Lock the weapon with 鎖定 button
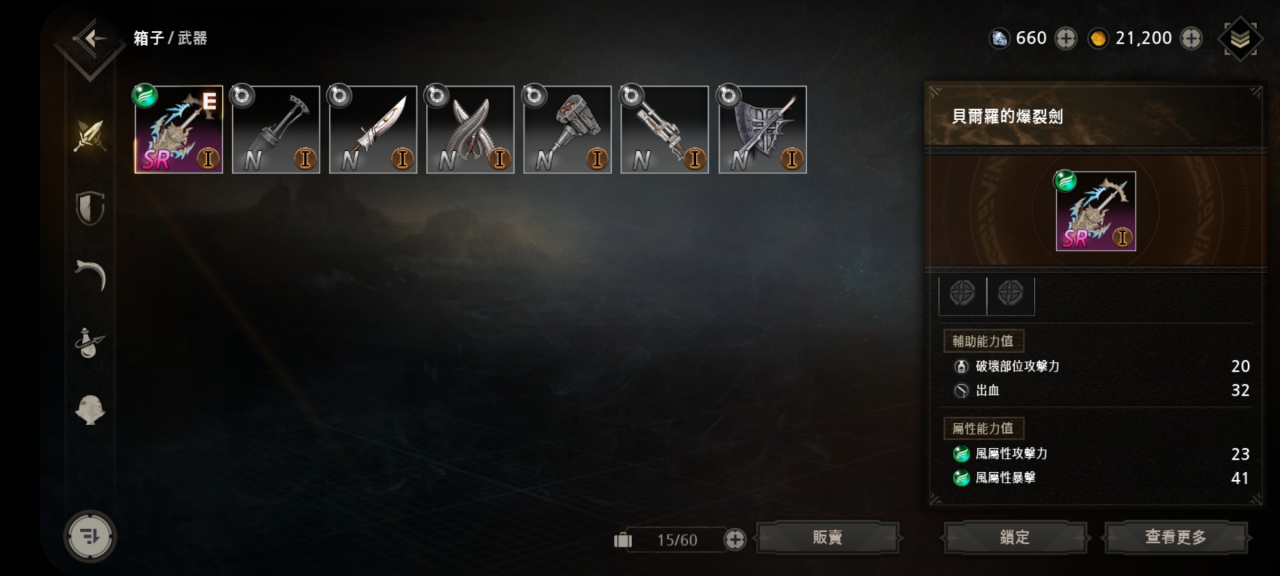 [x=1014, y=538]
